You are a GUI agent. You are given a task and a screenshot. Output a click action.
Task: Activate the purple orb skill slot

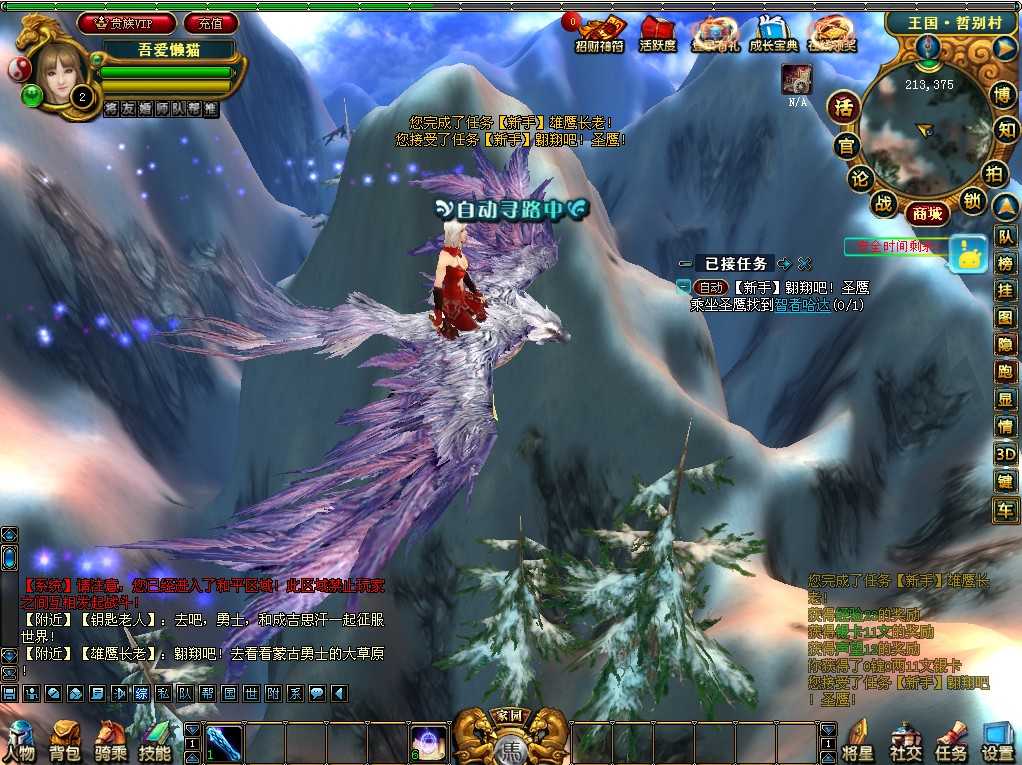429,743
